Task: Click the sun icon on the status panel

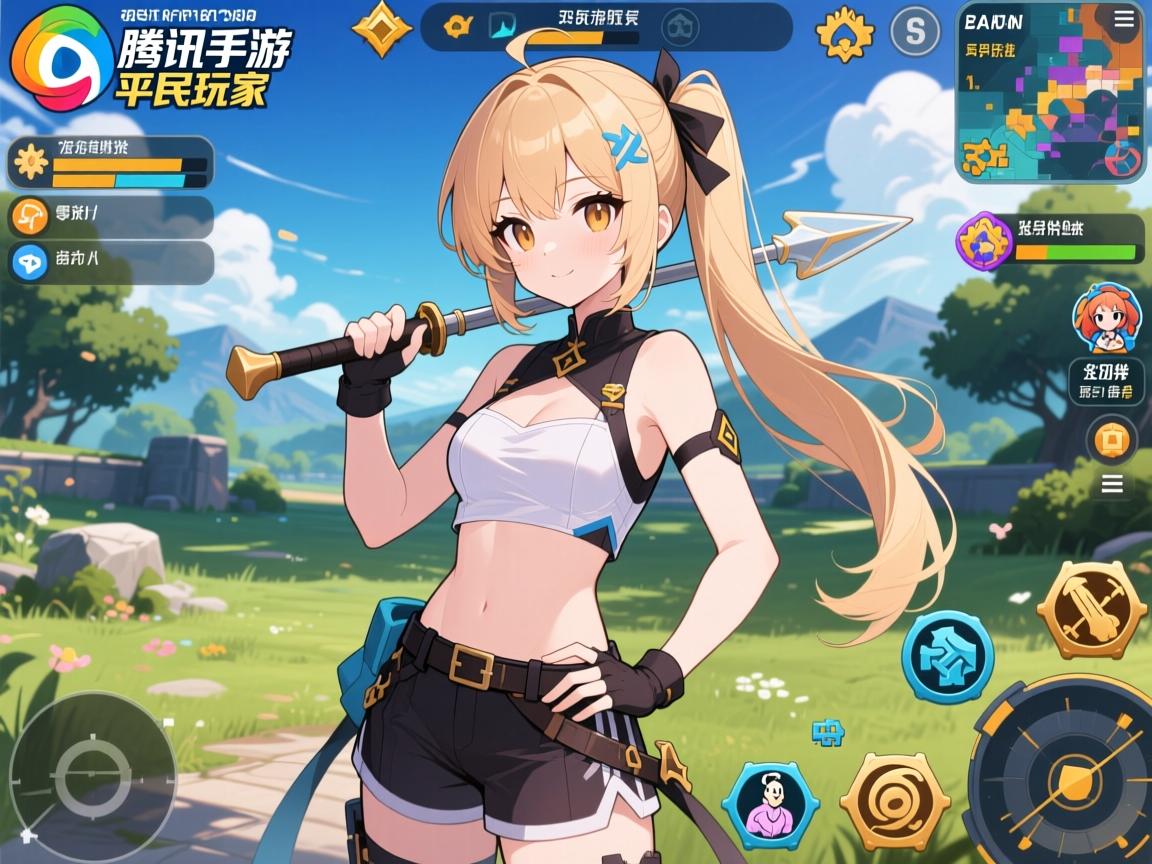Action: coord(30,162)
